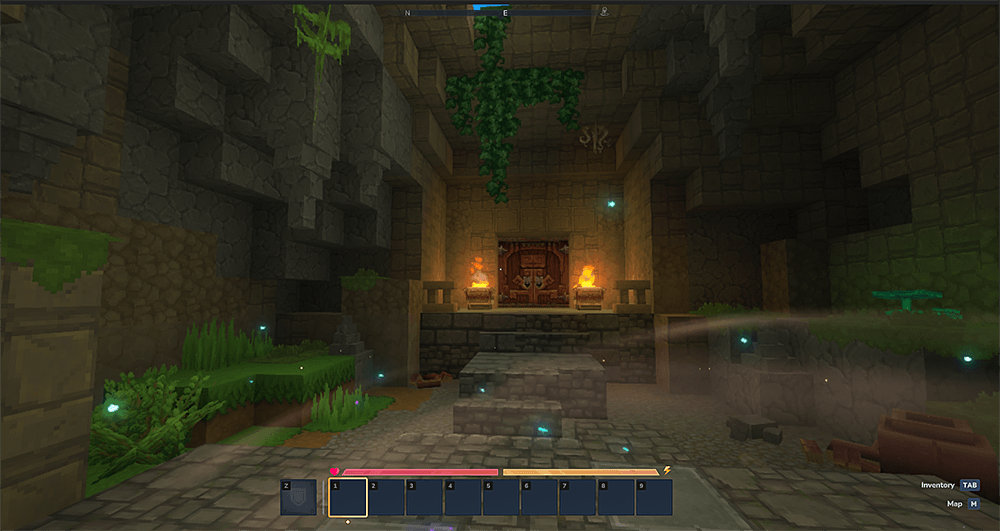Click the location pin marker on the compass
Viewport: 1000px width, 531px height.
[x=604, y=13]
